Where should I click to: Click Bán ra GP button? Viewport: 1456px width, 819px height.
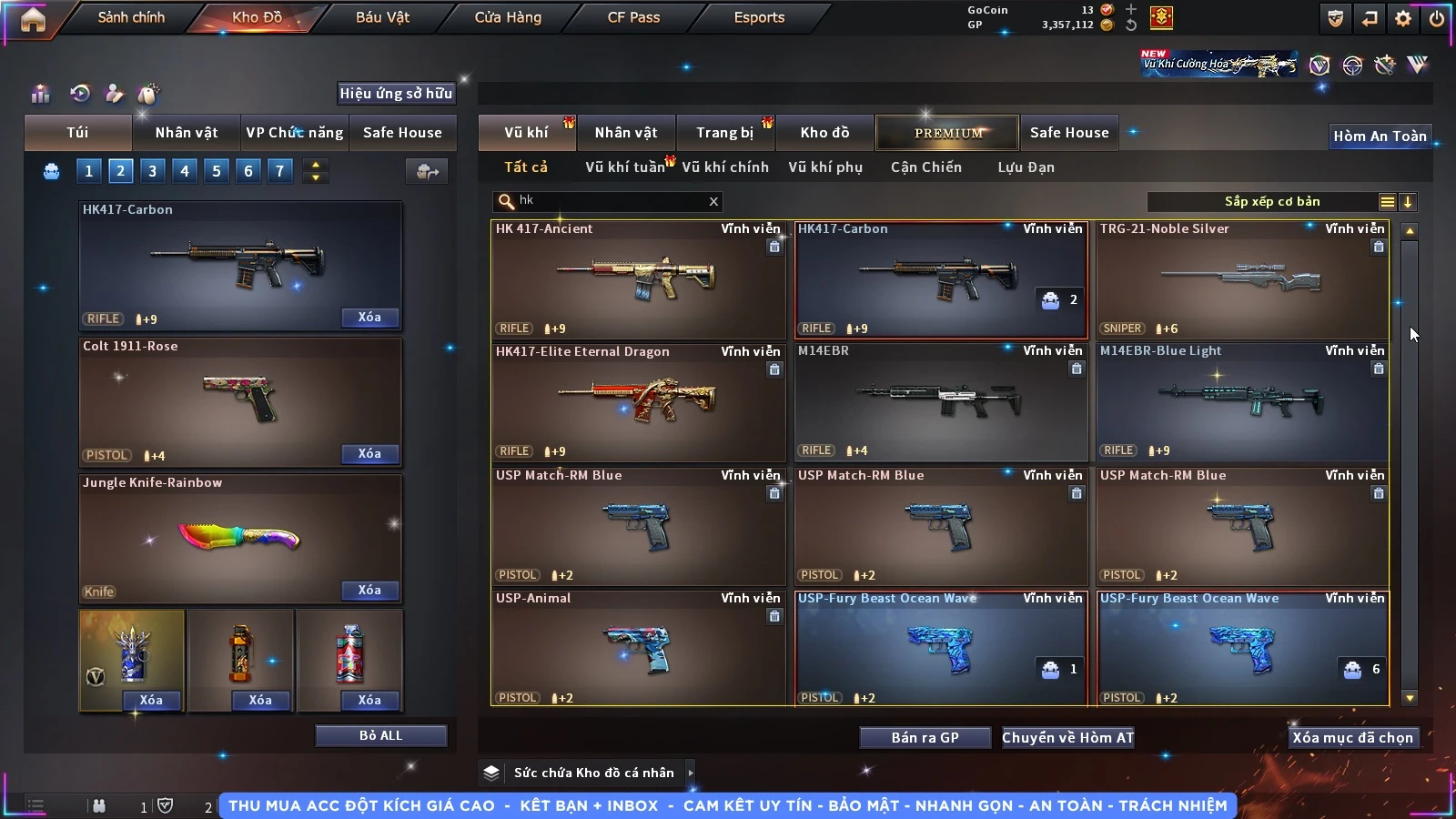[925, 738]
